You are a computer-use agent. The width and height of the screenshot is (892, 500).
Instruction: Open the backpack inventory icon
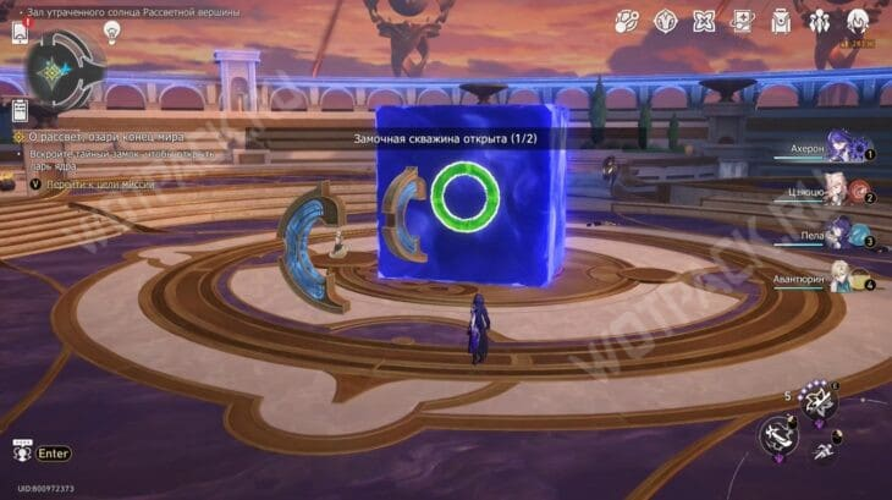pyautogui.click(x=781, y=21)
